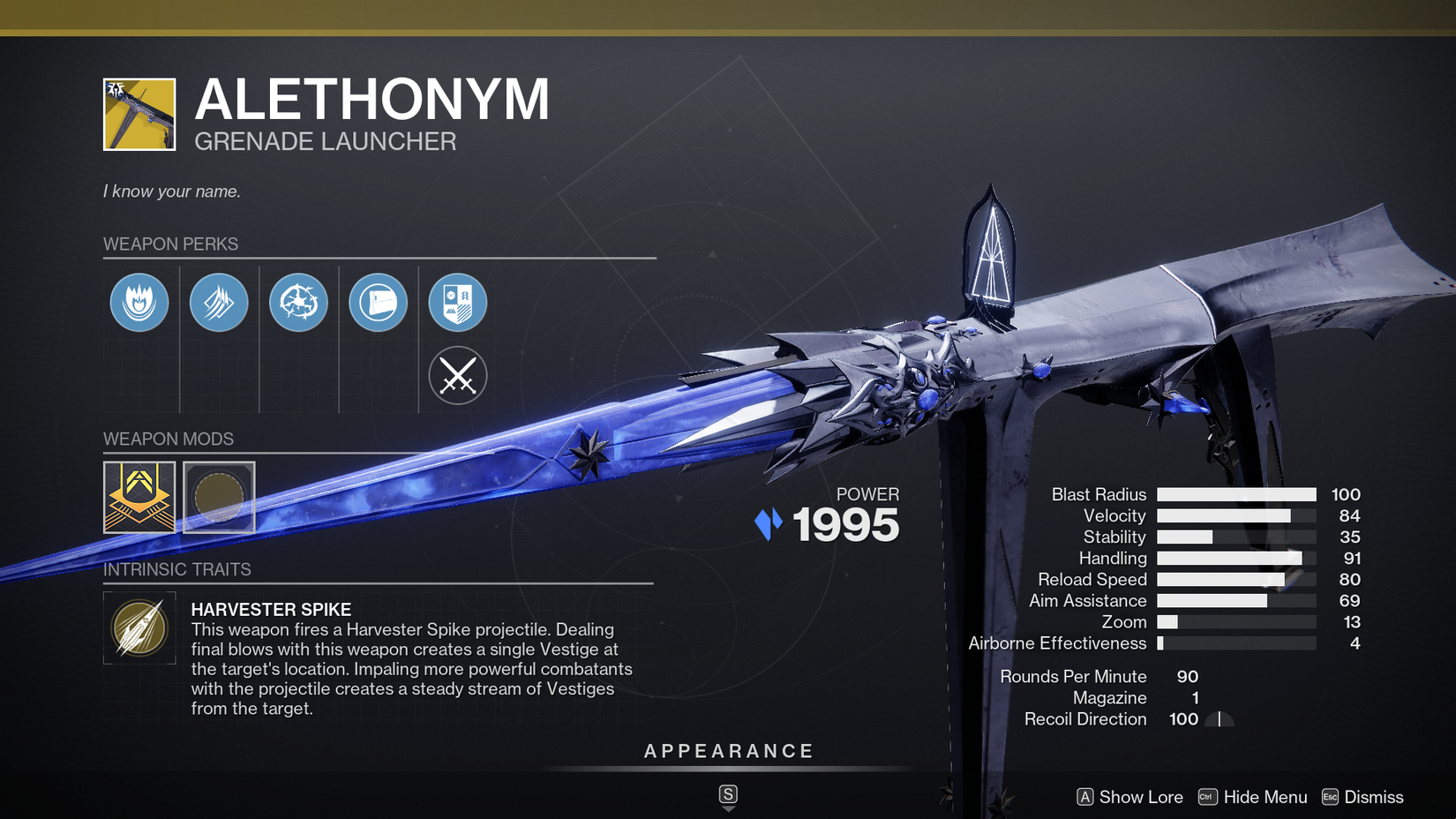
Task: Open the Weapon Perks section header
Action: point(172,244)
